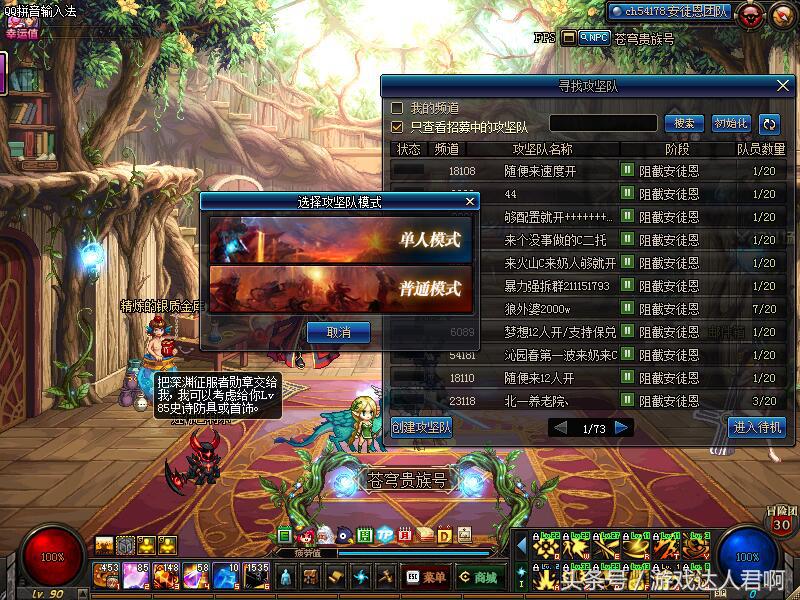Screen dimensions: 800x600
Task: Choose 普通模式 raid mode
Action: [x=340, y=288]
